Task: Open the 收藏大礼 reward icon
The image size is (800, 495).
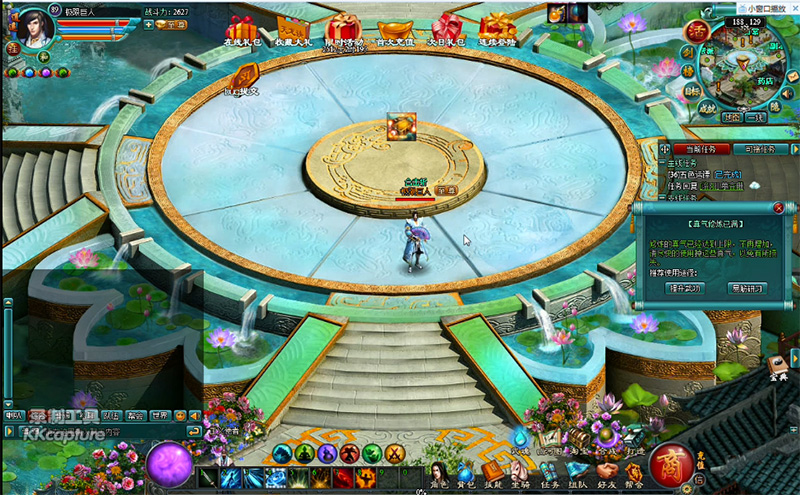Action: [292, 30]
